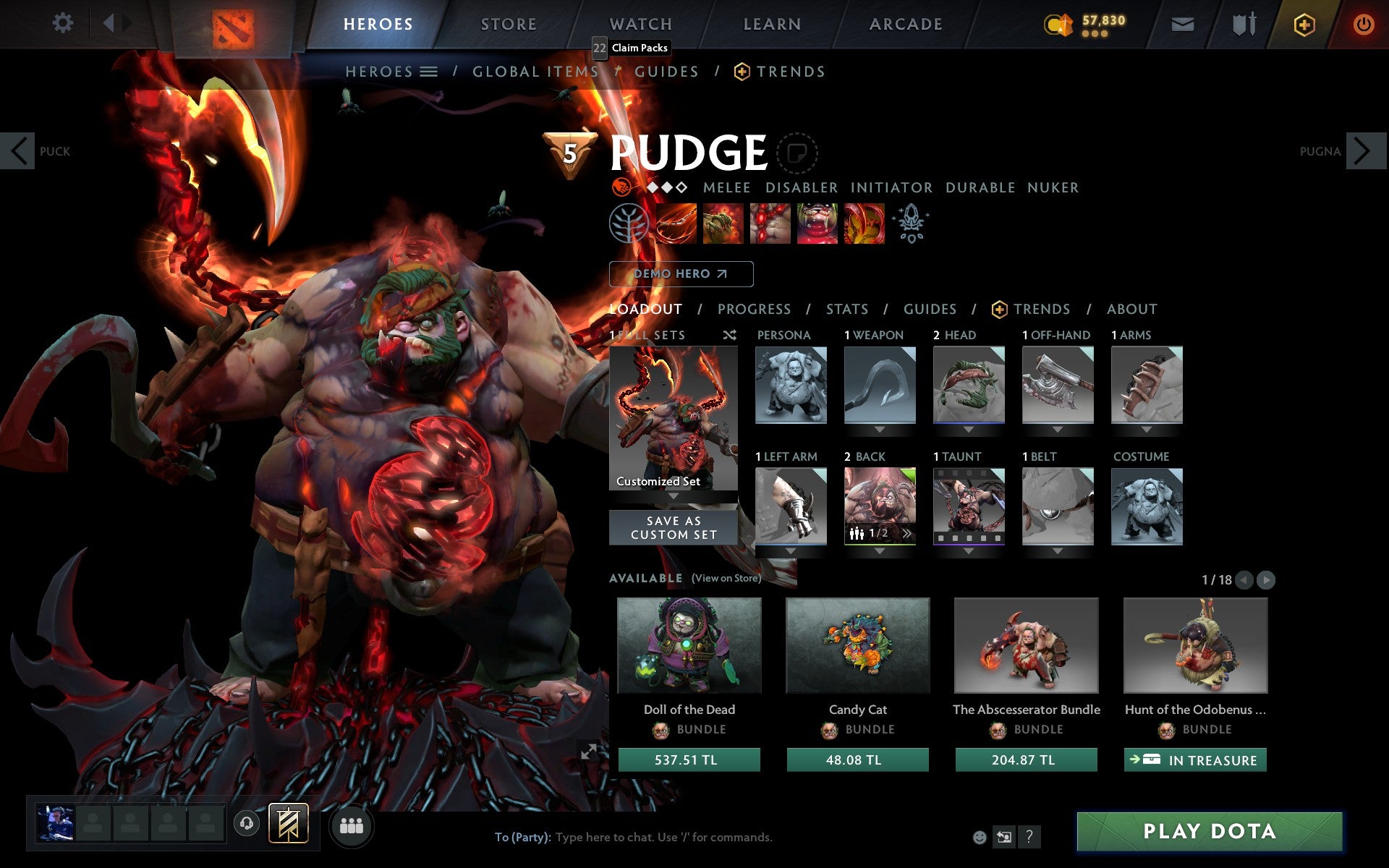The width and height of the screenshot is (1389, 868).
Task: Open the TRENDS navigation menu item
Action: click(791, 72)
